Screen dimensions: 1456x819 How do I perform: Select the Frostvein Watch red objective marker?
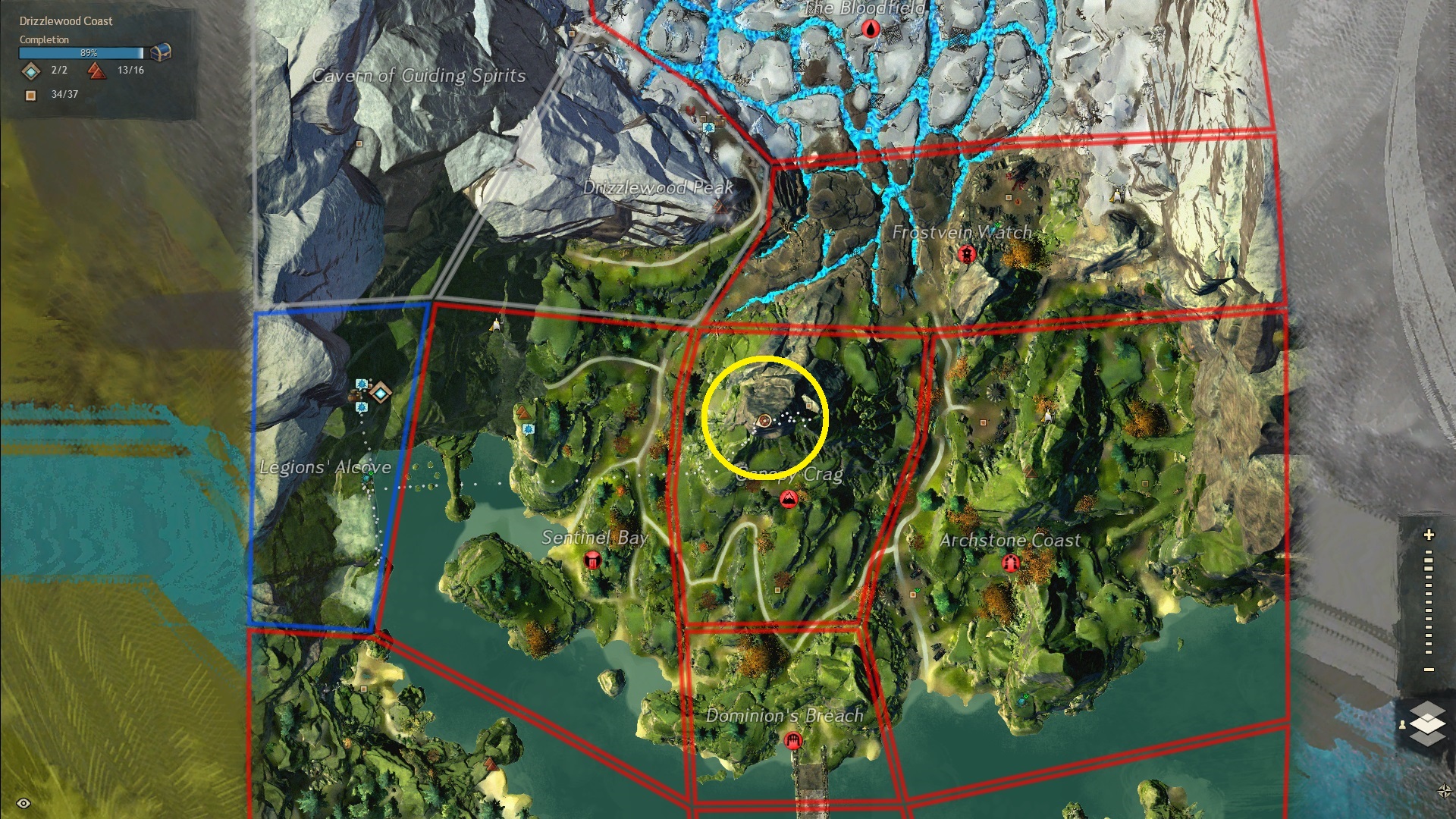[x=966, y=255]
